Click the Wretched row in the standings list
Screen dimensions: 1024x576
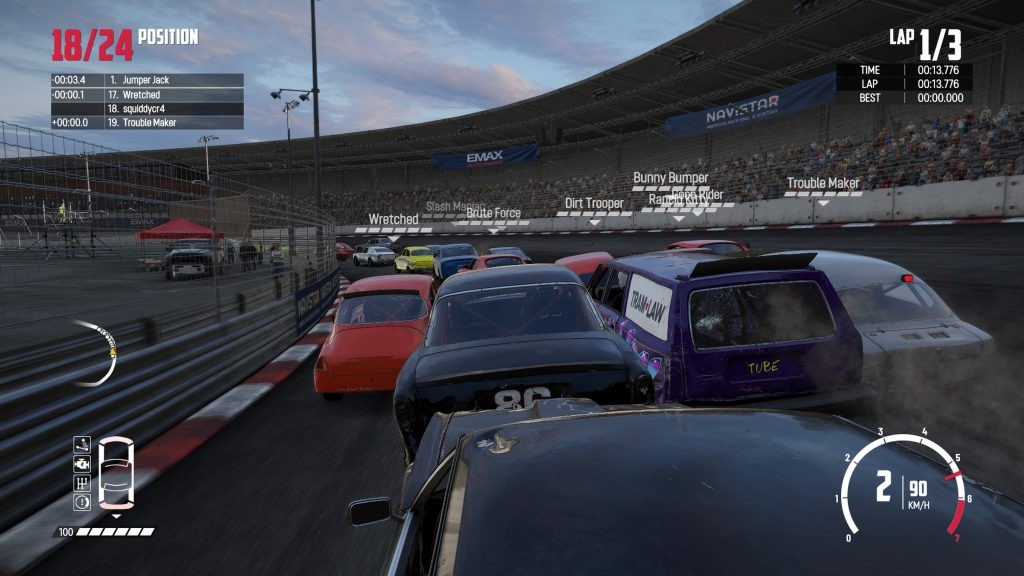pyautogui.click(x=147, y=94)
